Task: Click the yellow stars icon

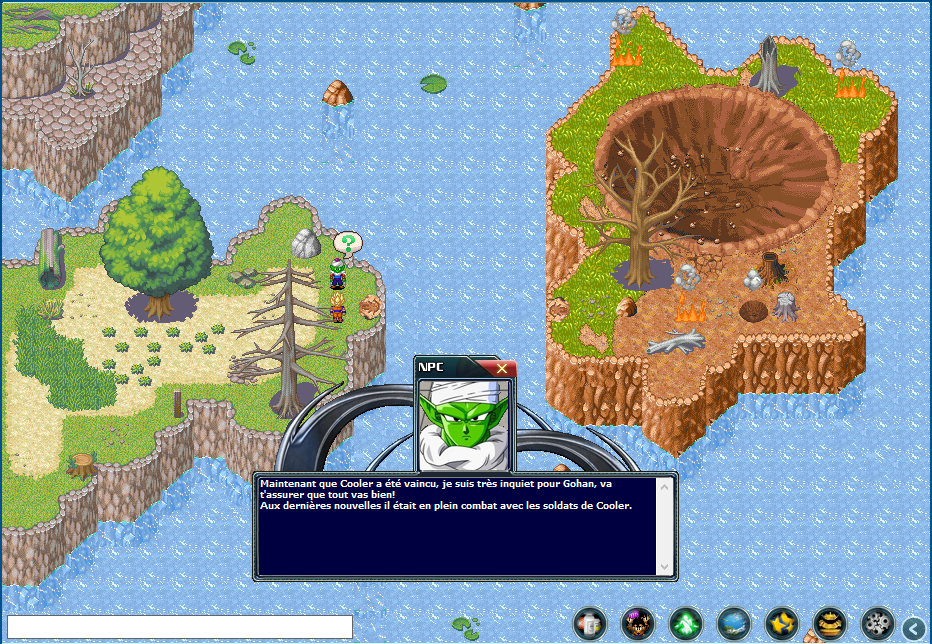Action: pos(781,624)
